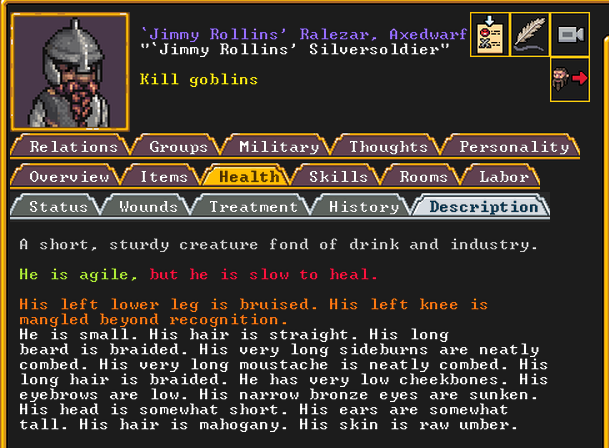View the Personality tab
The height and width of the screenshot is (448, 609).
point(513,147)
